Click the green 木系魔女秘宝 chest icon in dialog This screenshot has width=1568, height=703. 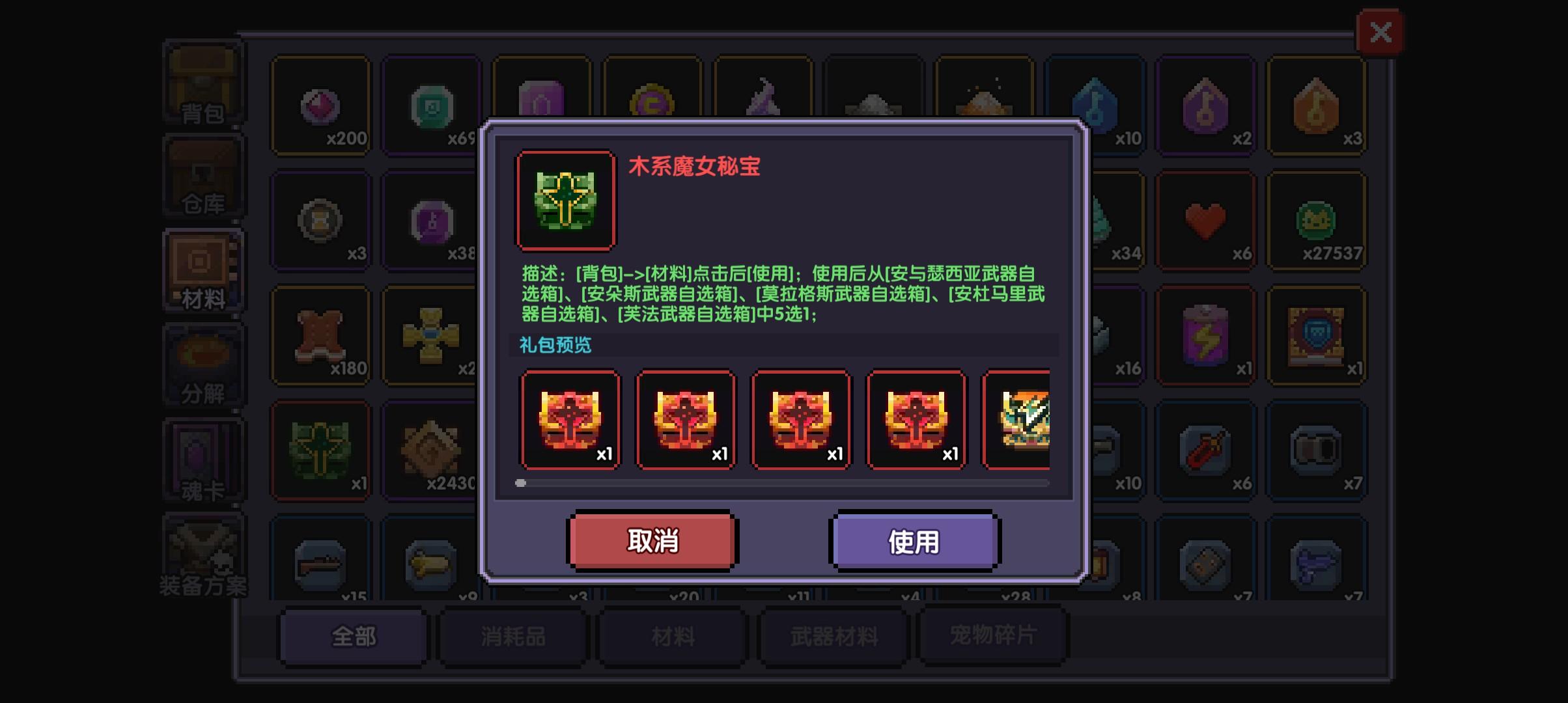(565, 200)
